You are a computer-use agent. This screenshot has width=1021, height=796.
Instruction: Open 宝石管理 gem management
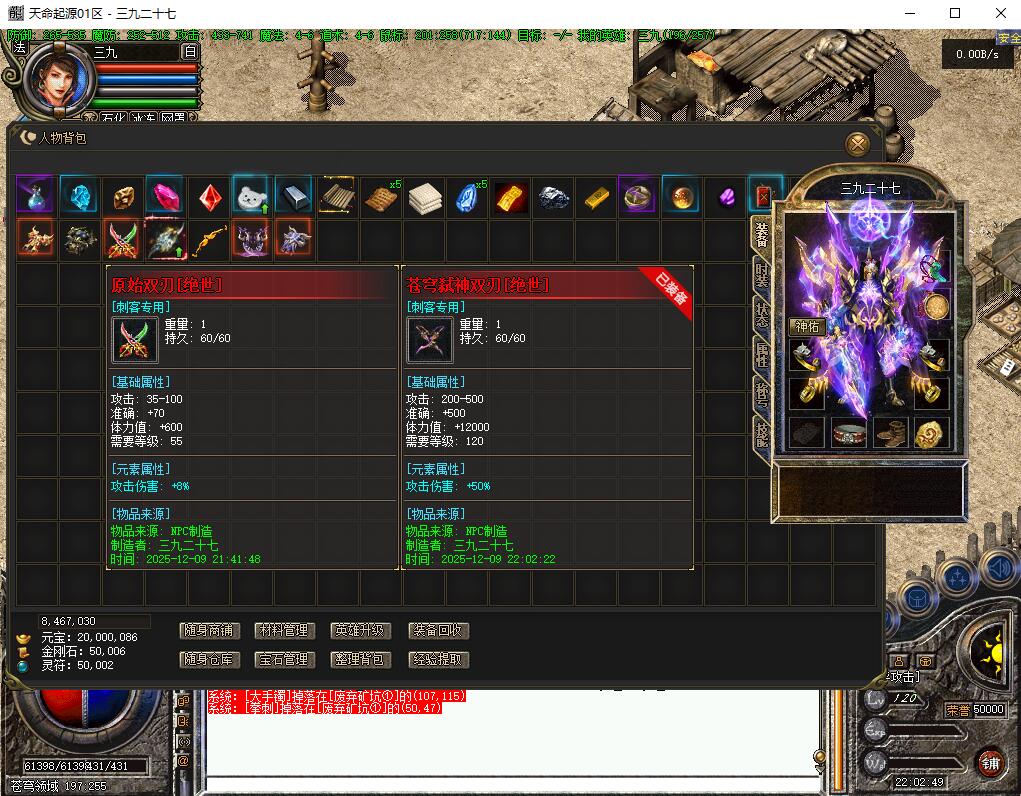click(284, 660)
